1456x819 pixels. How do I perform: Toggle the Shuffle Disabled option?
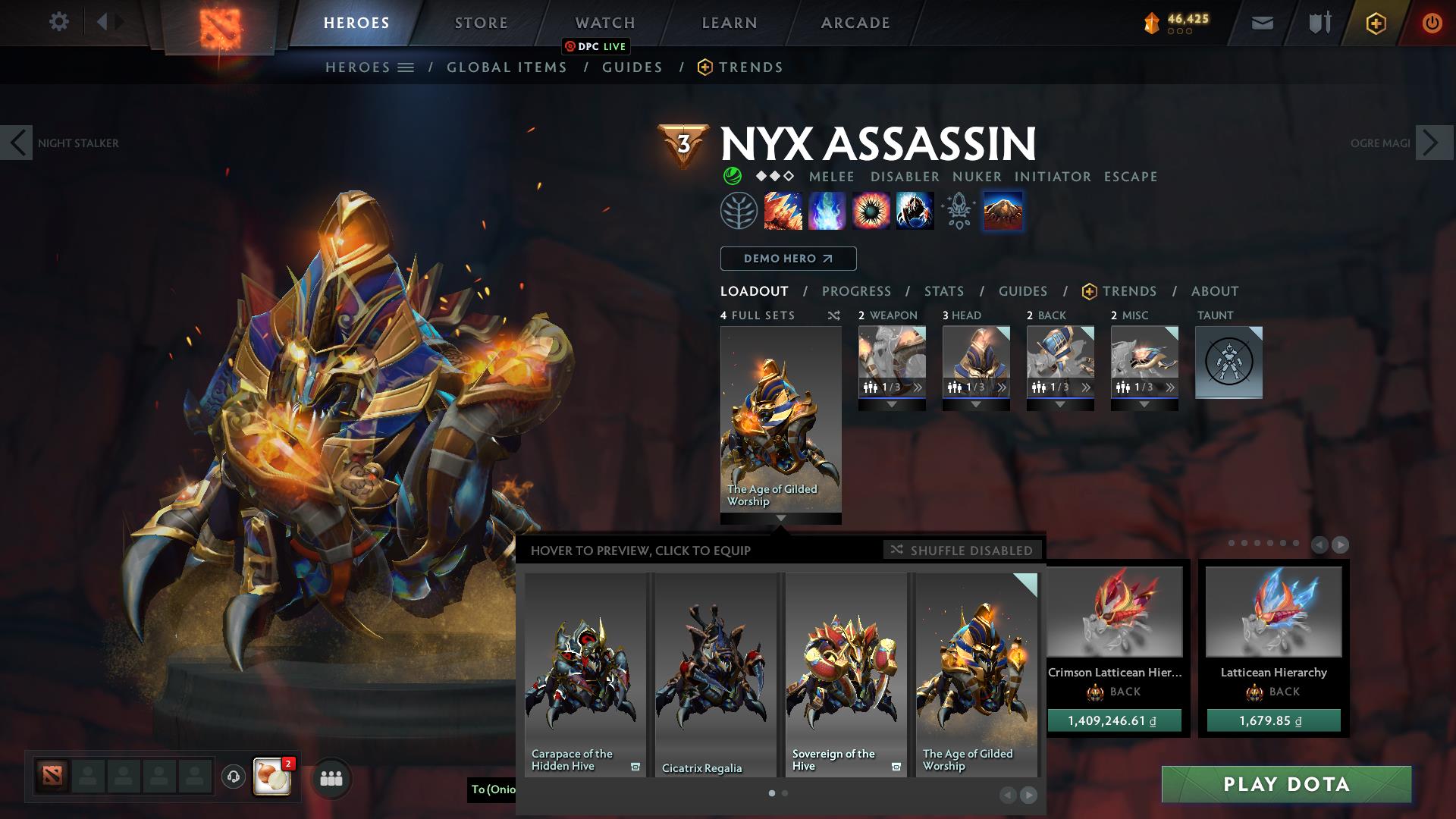pyautogui.click(x=962, y=551)
